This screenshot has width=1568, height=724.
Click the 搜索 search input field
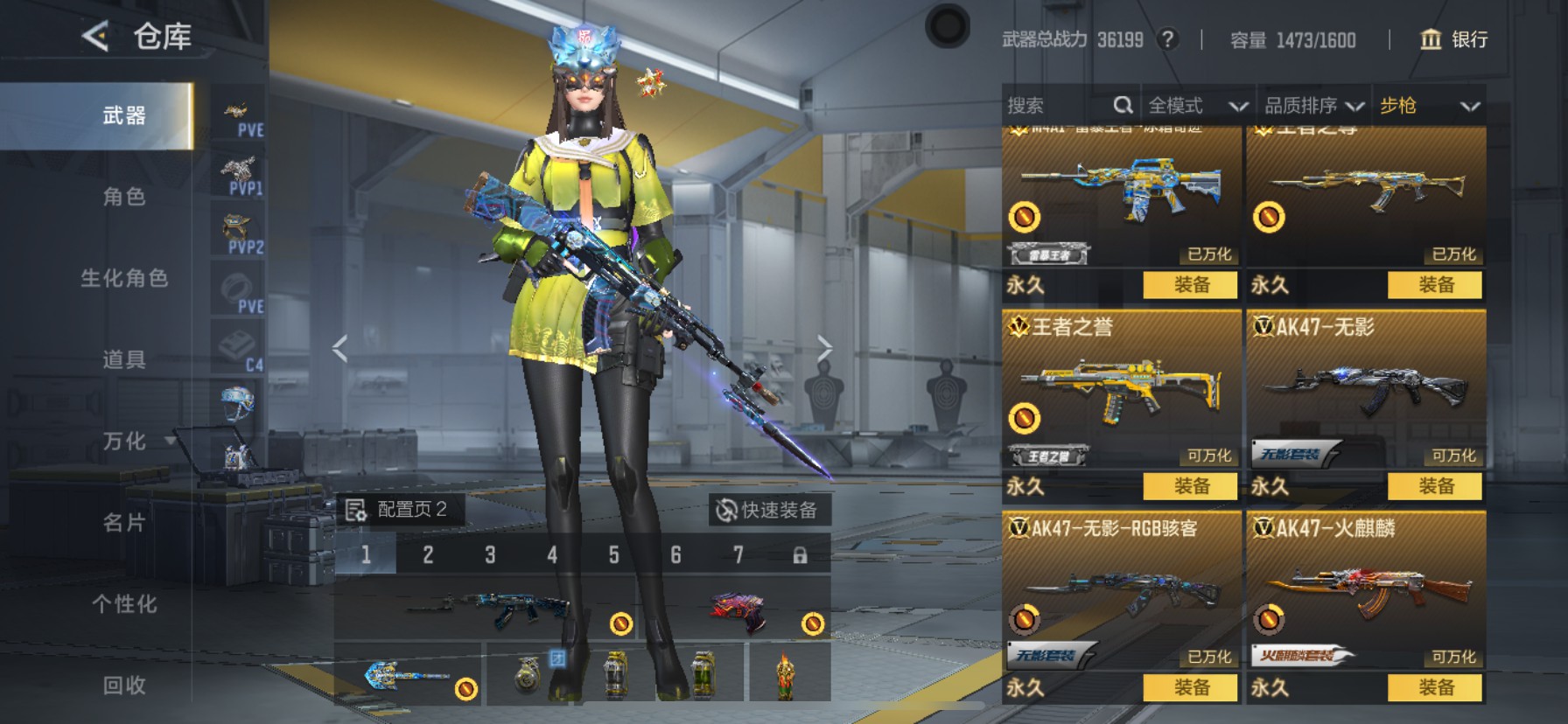point(1050,105)
